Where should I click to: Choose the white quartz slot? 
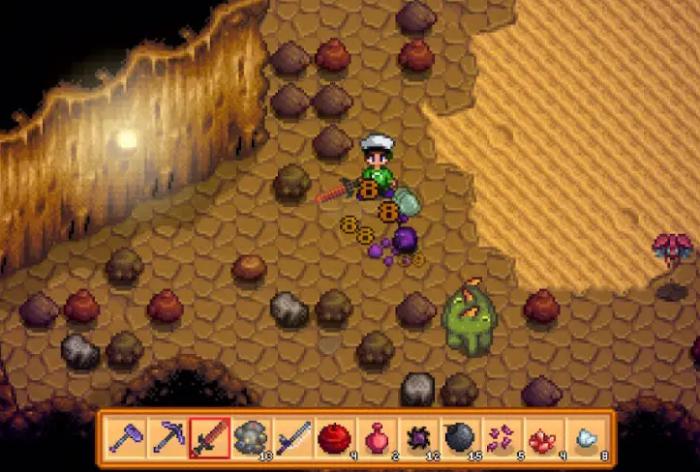tap(587, 438)
